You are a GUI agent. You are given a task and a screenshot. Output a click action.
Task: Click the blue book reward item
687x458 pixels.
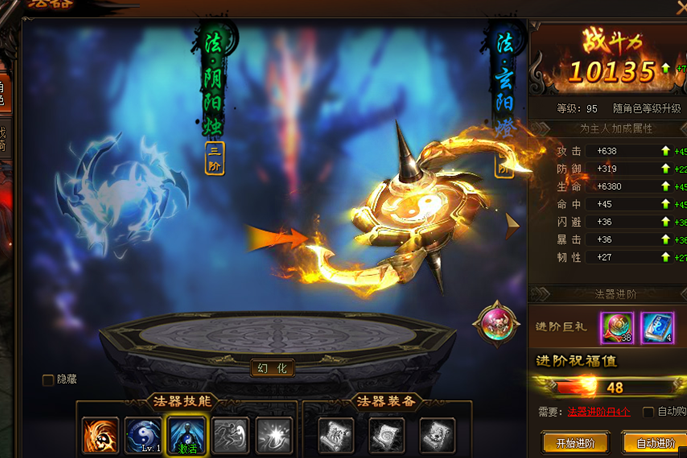coord(655,327)
